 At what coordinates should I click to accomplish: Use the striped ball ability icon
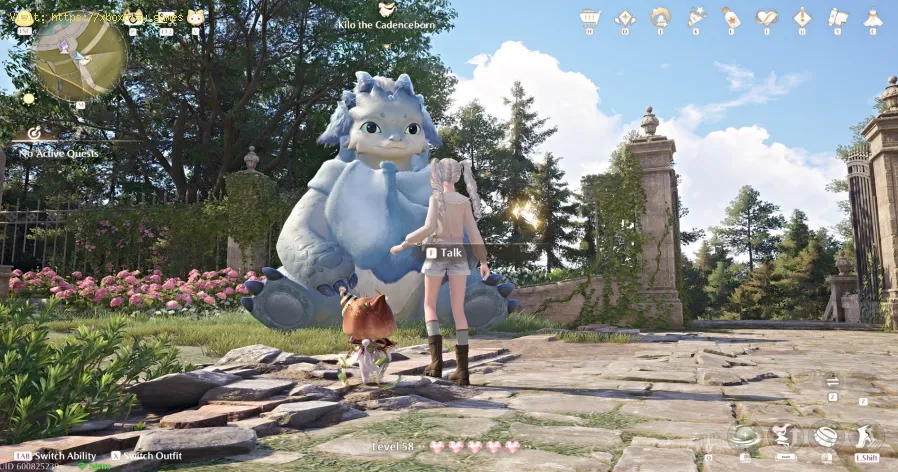click(x=825, y=437)
